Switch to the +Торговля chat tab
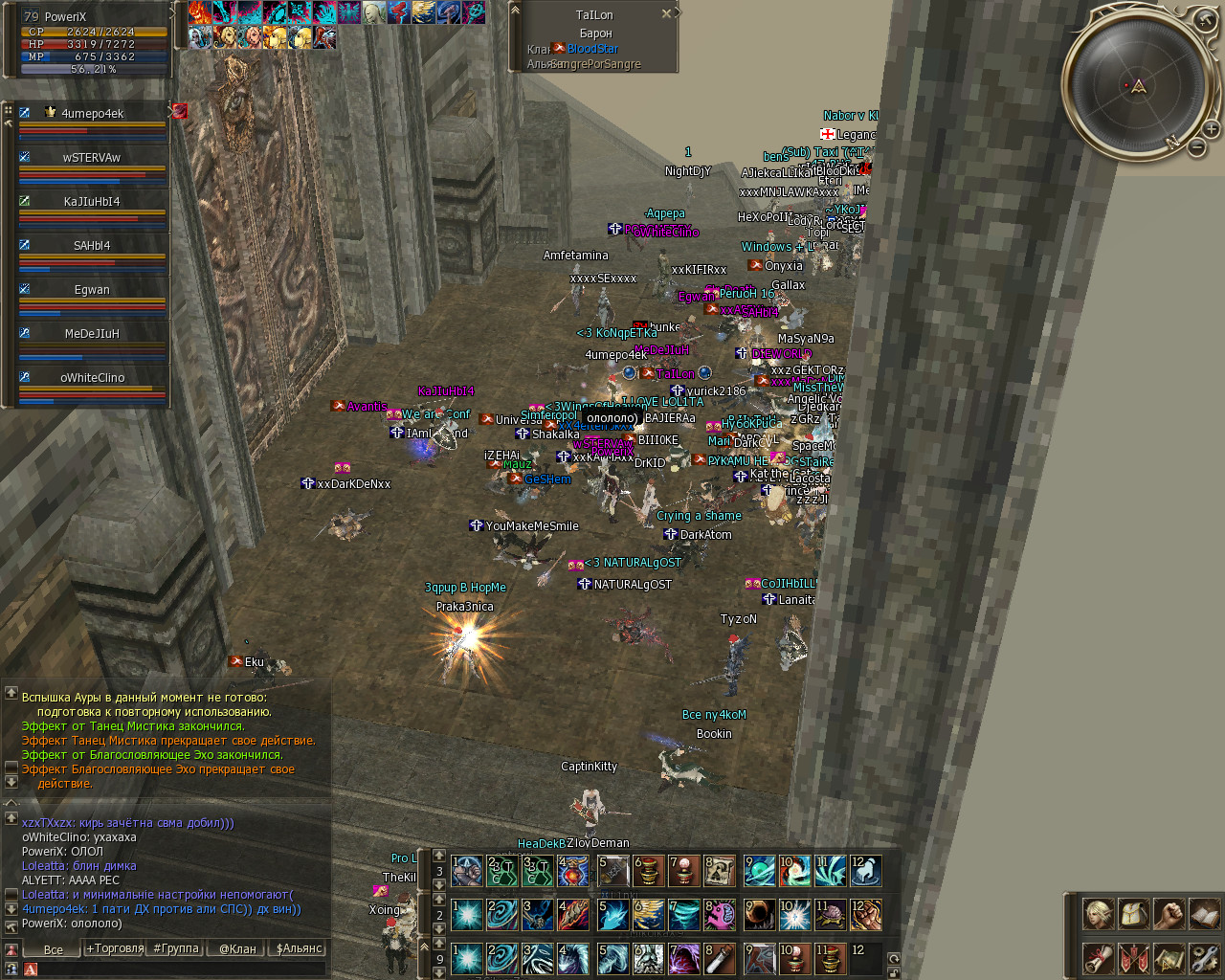The height and width of the screenshot is (980, 1225). 115,948
